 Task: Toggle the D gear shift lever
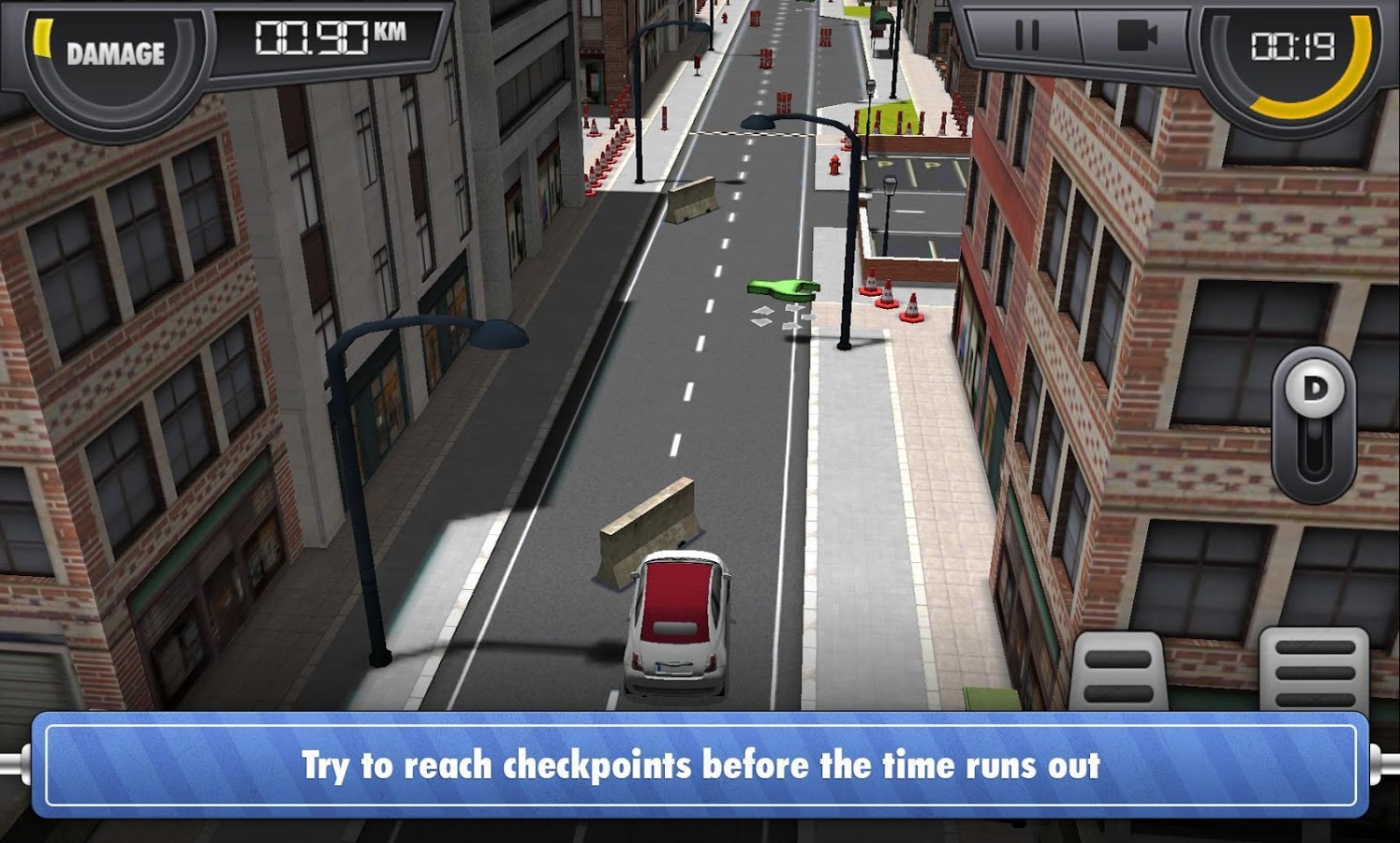1314,423
